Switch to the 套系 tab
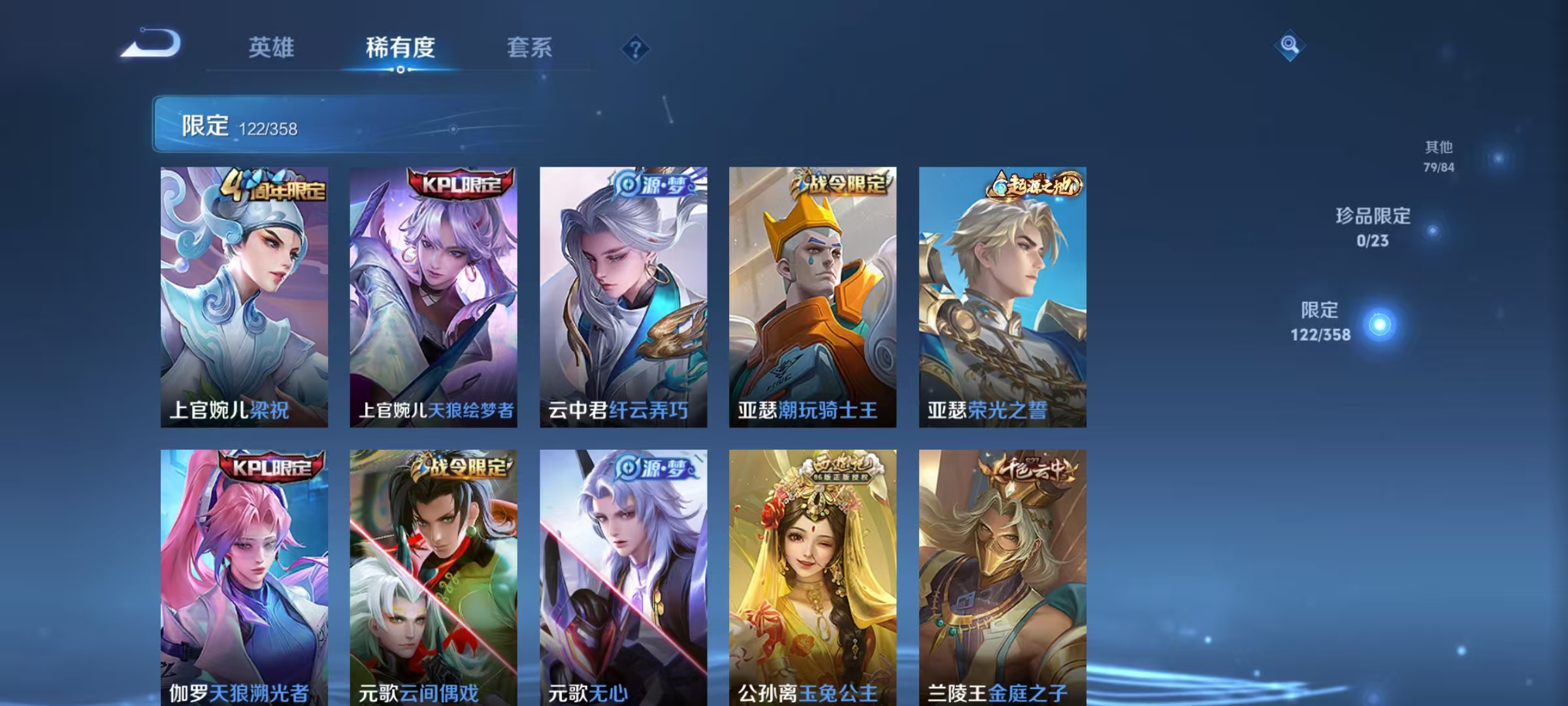1568x706 pixels. 531,47
